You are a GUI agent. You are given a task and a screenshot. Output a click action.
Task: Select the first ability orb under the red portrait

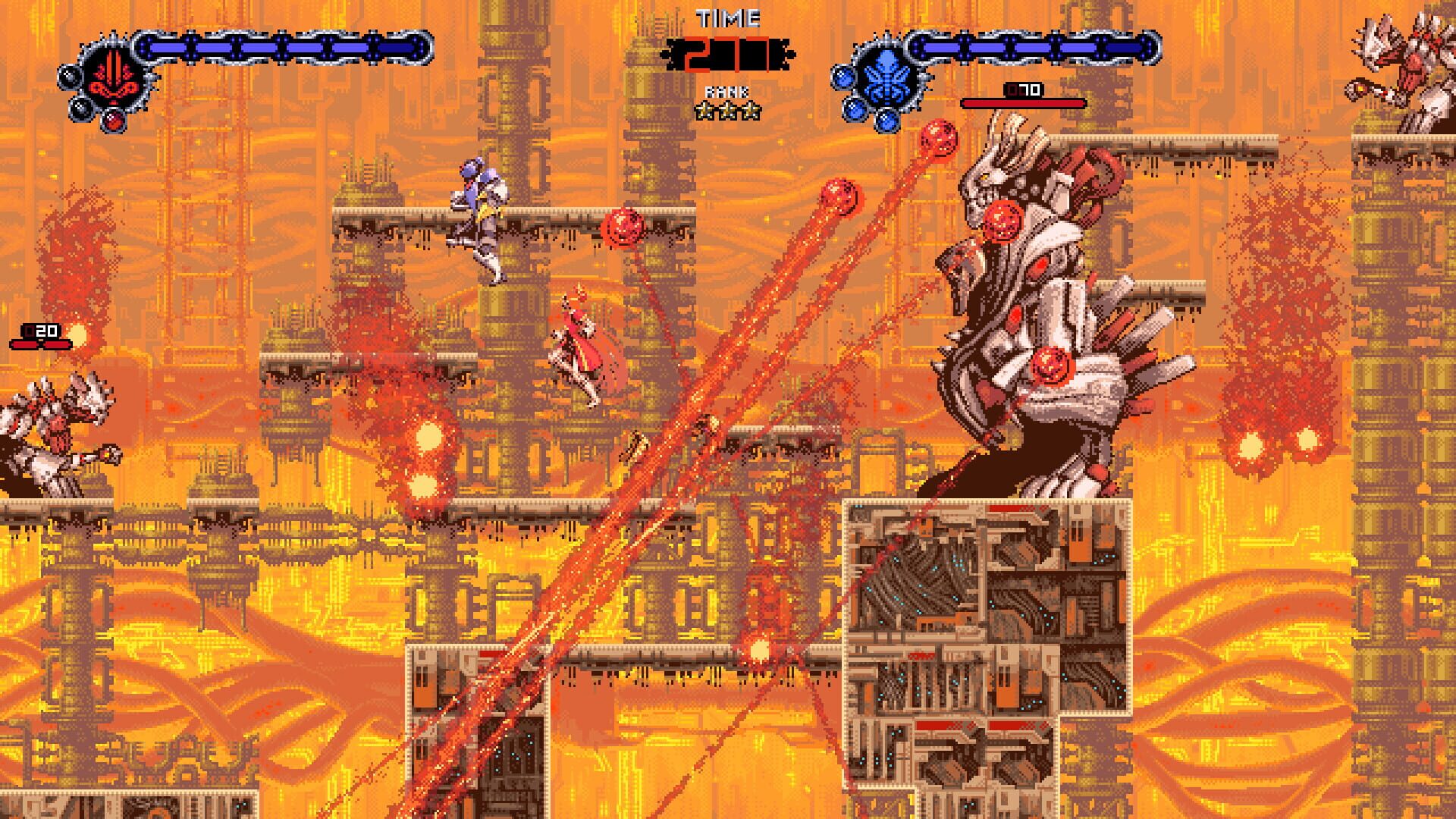(70, 77)
